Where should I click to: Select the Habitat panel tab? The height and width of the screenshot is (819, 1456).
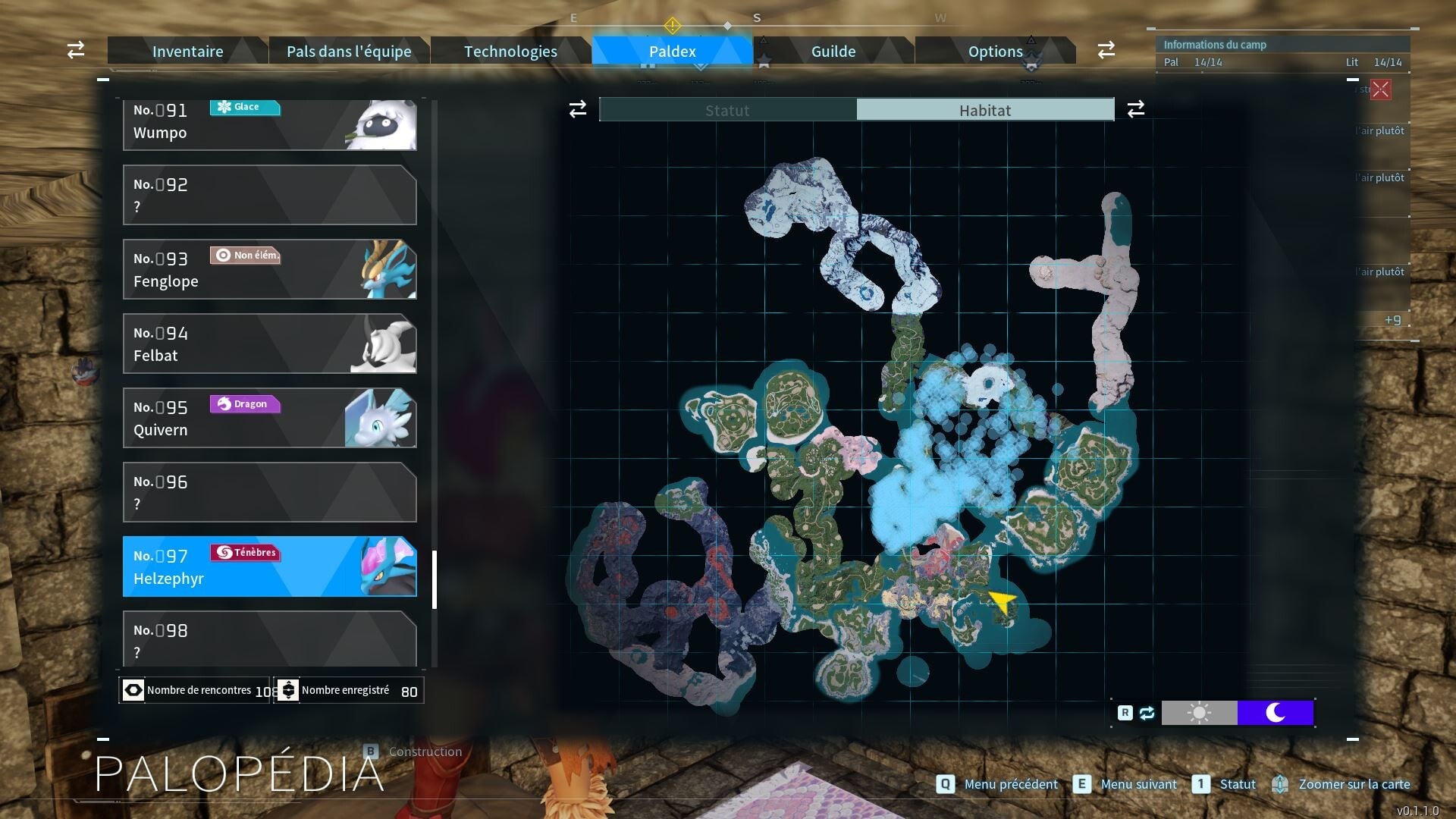(x=985, y=110)
